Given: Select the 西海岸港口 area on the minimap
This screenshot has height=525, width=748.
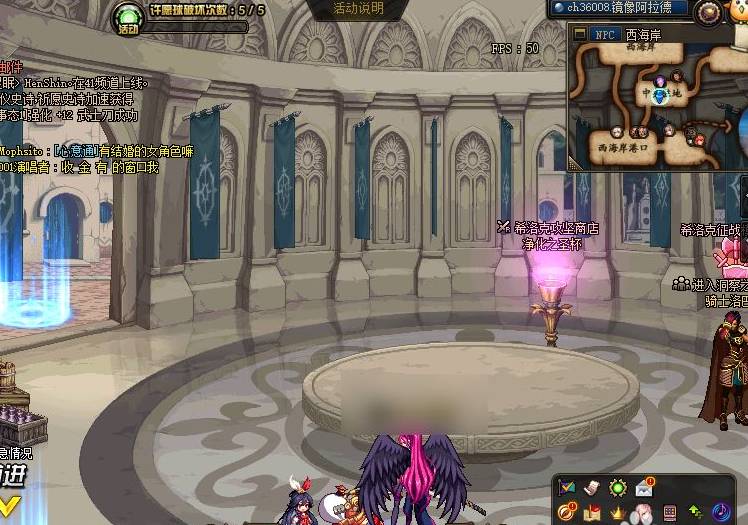Looking at the screenshot, I should click(621, 148).
